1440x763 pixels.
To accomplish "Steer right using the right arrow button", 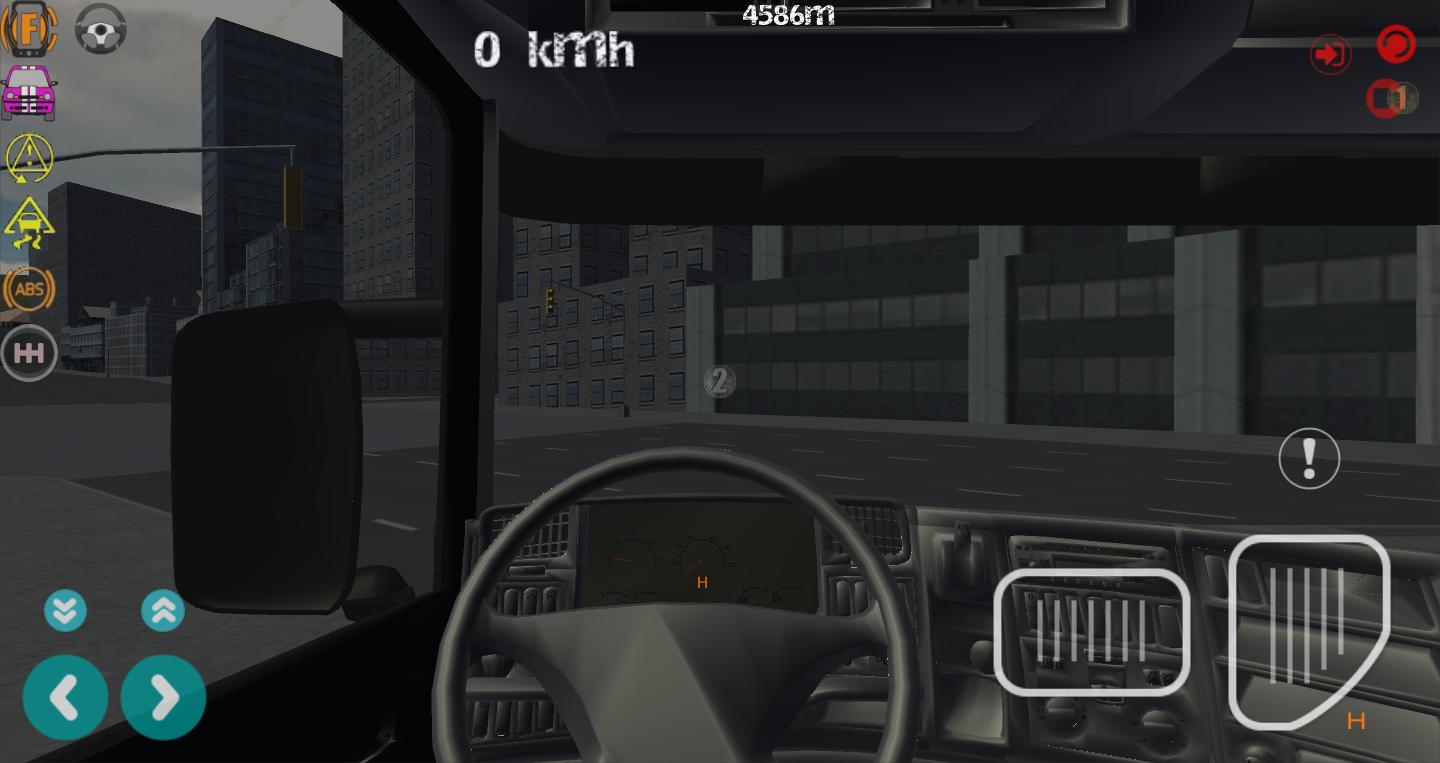I will pyautogui.click(x=163, y=697).
